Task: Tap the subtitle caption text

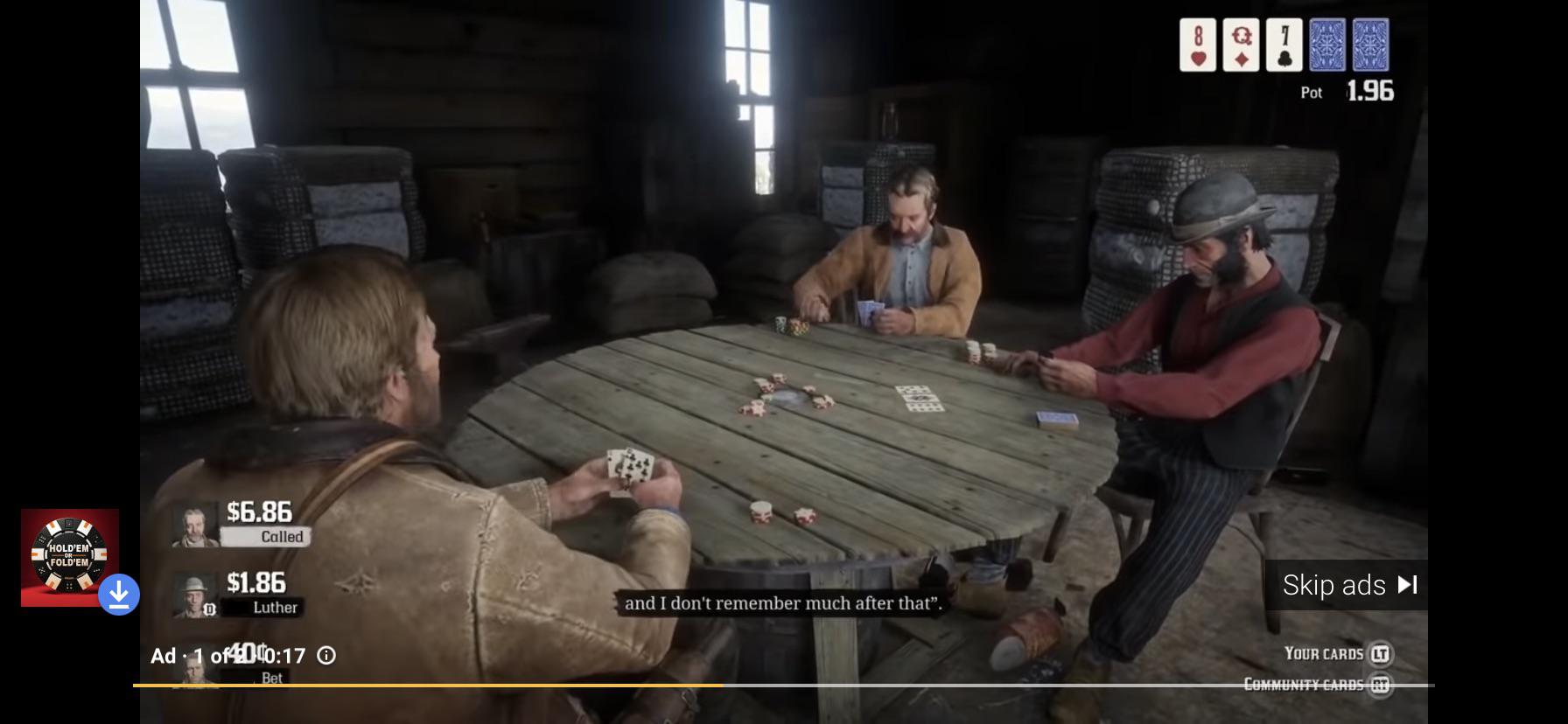Action: tap(781, 602)
